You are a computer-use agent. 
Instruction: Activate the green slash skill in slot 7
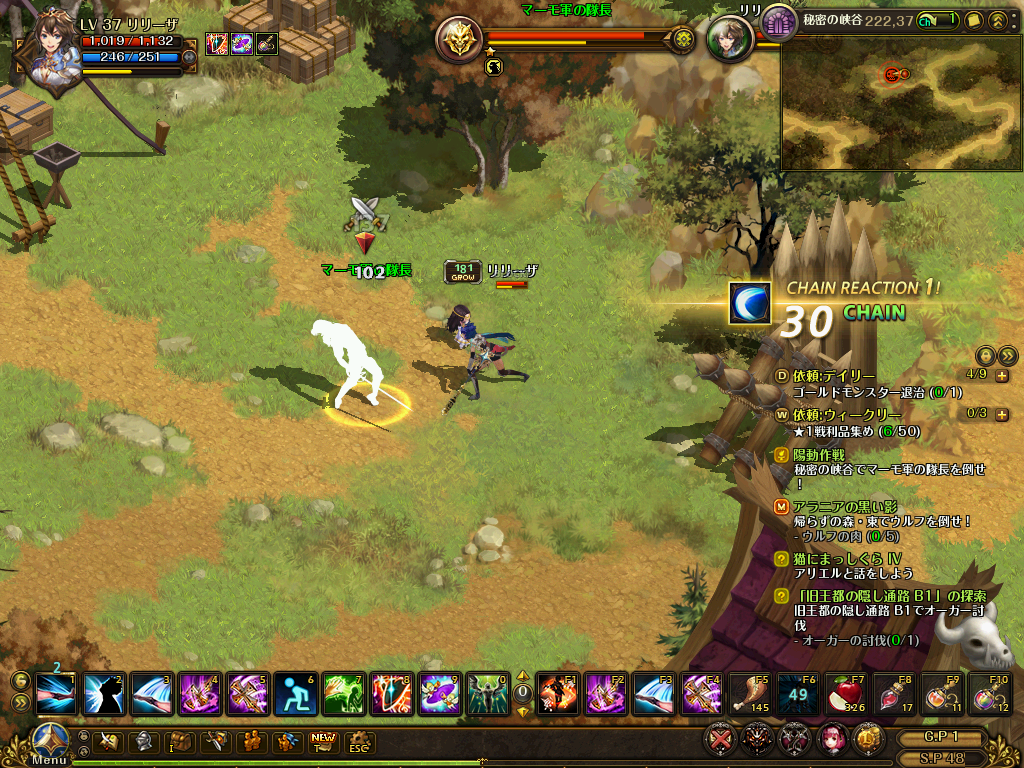343,693
